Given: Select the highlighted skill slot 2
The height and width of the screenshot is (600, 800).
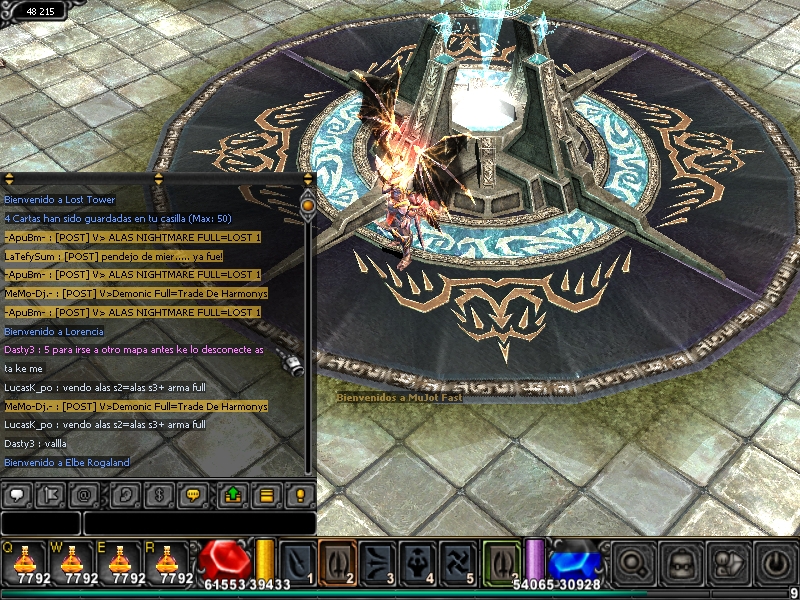Looking at the screenshot, I should coord(337,561).
